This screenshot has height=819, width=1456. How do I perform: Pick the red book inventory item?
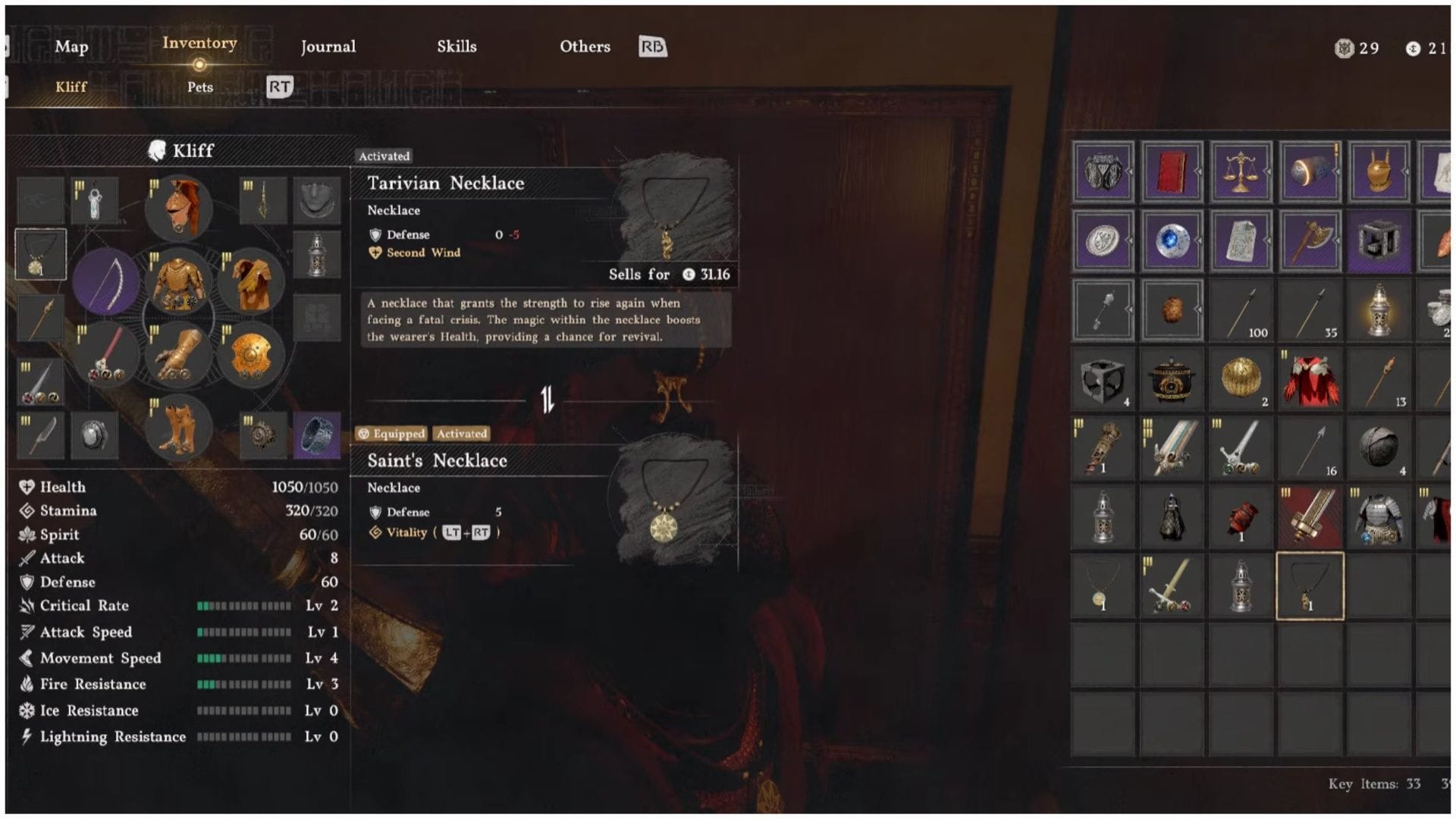click(1172, 172)
